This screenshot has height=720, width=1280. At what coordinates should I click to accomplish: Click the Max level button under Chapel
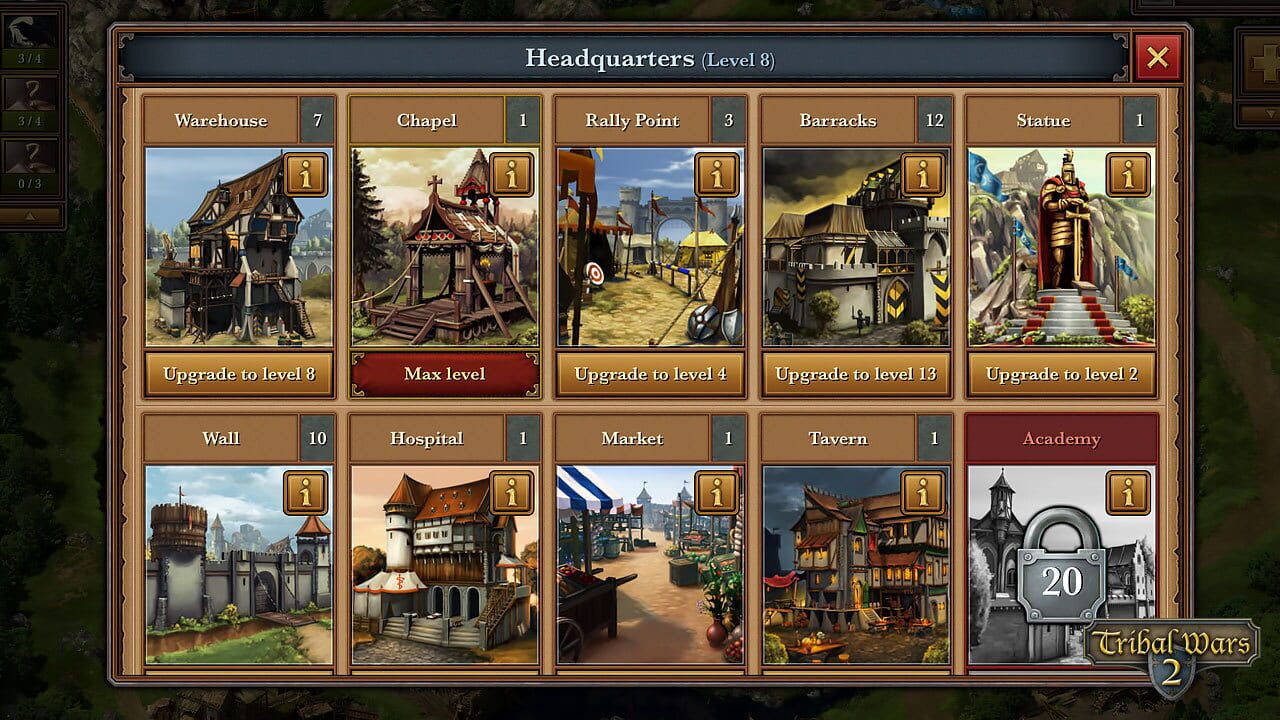[444, 374]
